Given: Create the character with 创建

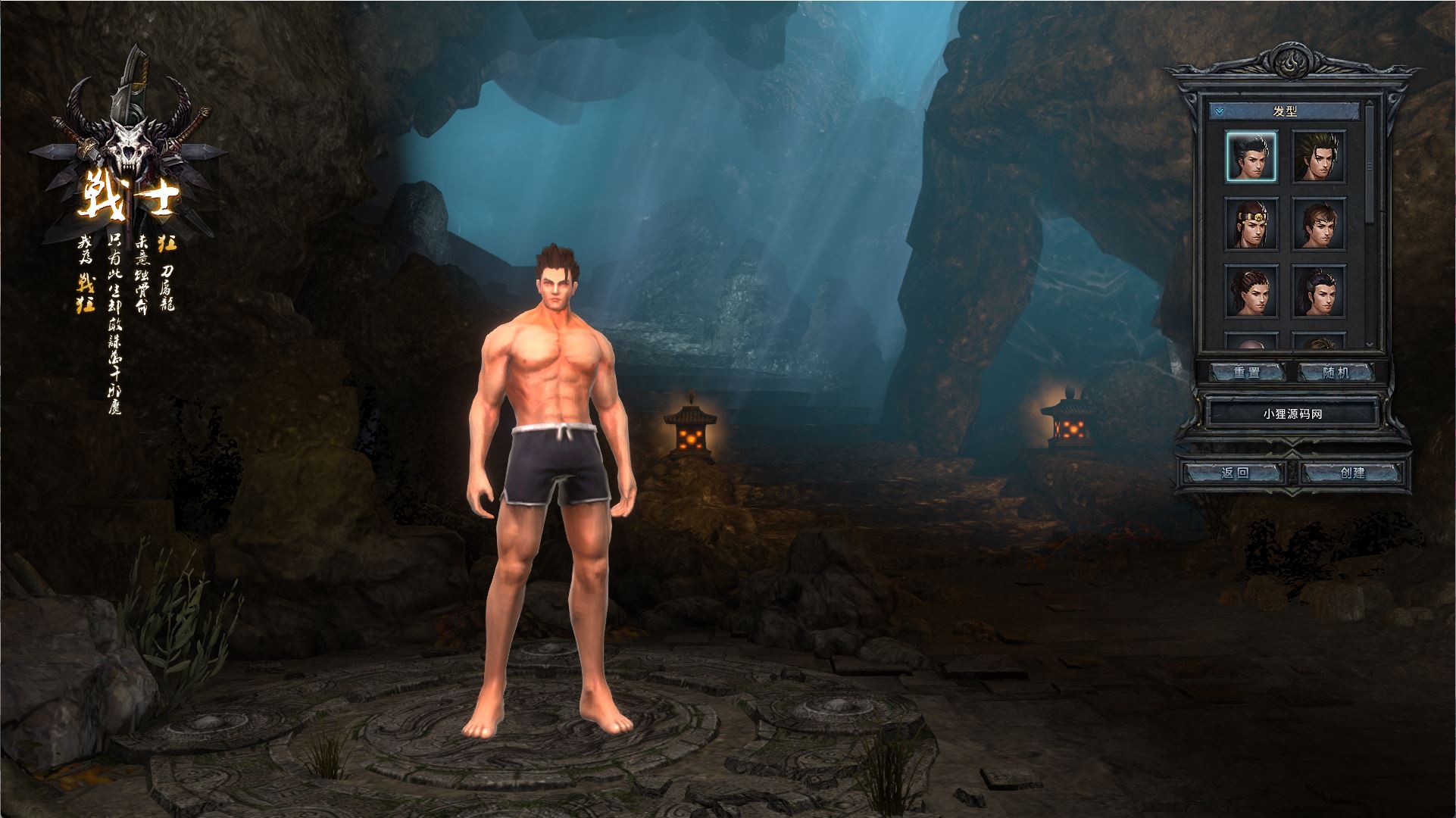Looking at the screenshot, I should click(1352, 473).
